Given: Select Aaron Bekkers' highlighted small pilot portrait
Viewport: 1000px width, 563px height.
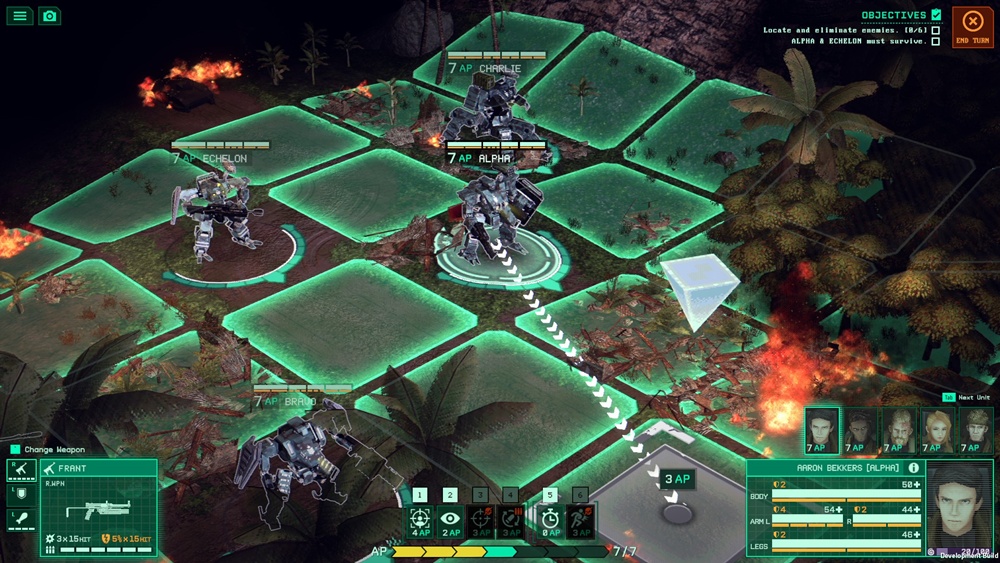Looking at the screenshot, I should pyautogui.click(x=822, y=430).
